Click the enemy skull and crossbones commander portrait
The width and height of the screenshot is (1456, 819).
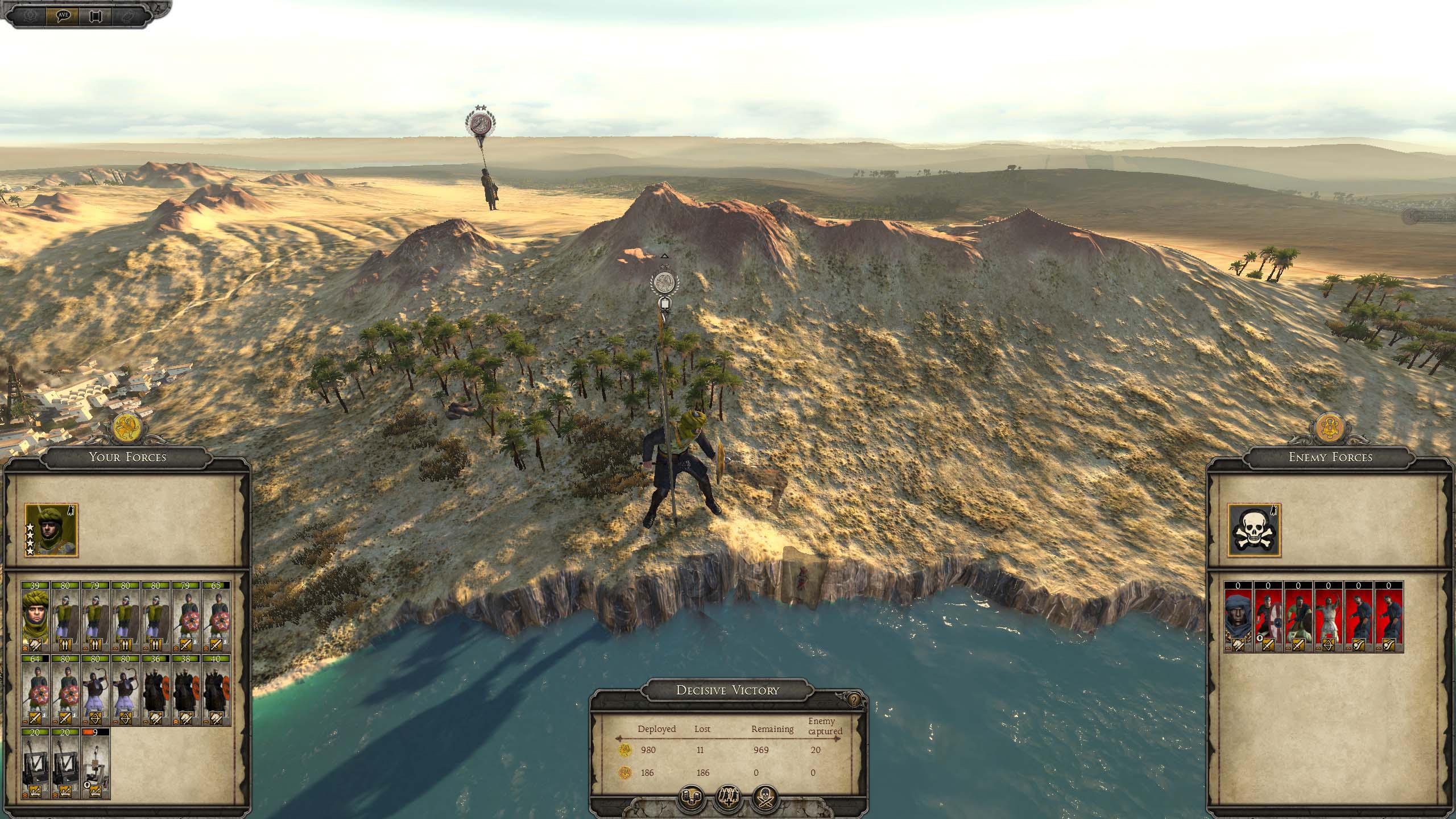pos(1254,530)
